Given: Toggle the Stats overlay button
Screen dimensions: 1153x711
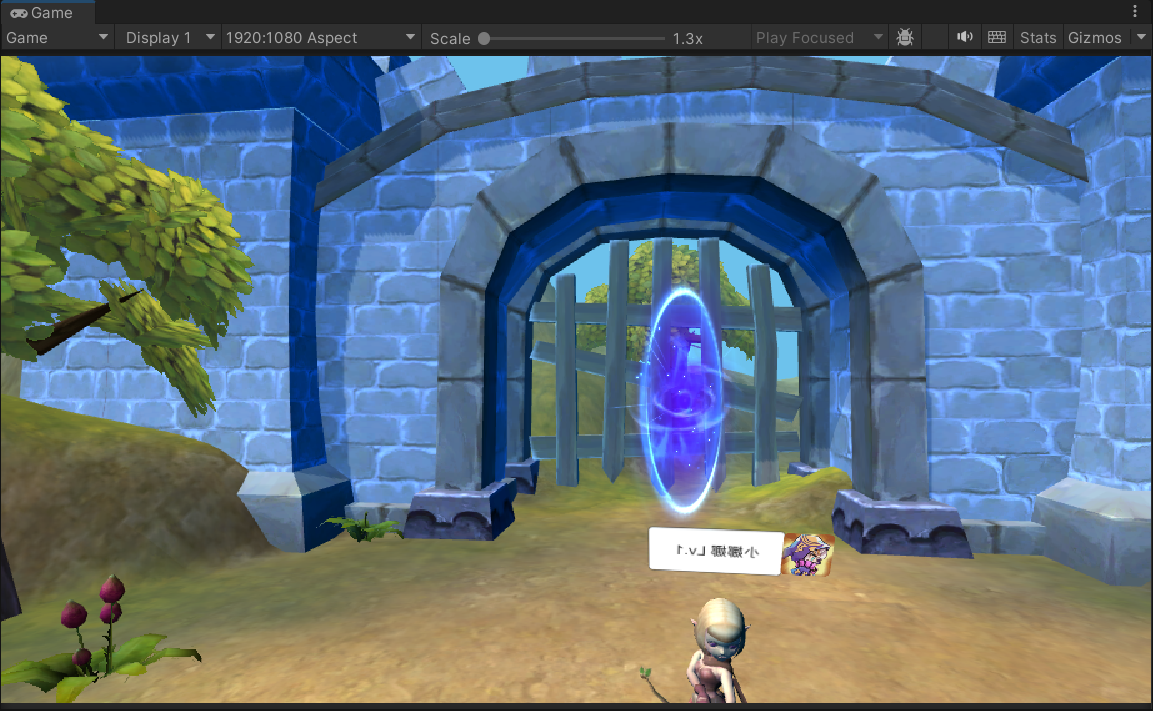Looking at the screenshot, I should pos(1037,38).
